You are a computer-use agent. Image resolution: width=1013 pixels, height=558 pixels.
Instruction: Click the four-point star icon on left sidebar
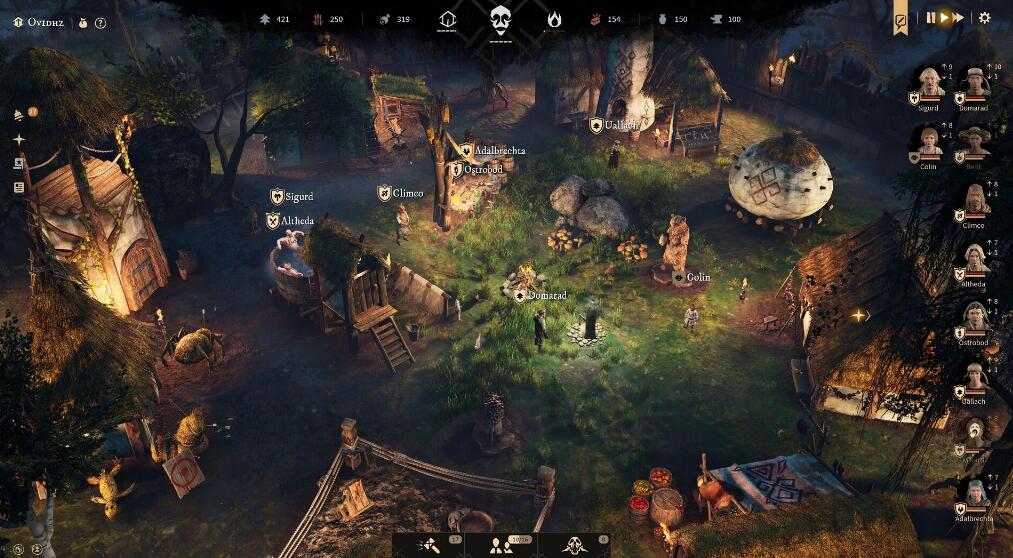tap(19, 139)
